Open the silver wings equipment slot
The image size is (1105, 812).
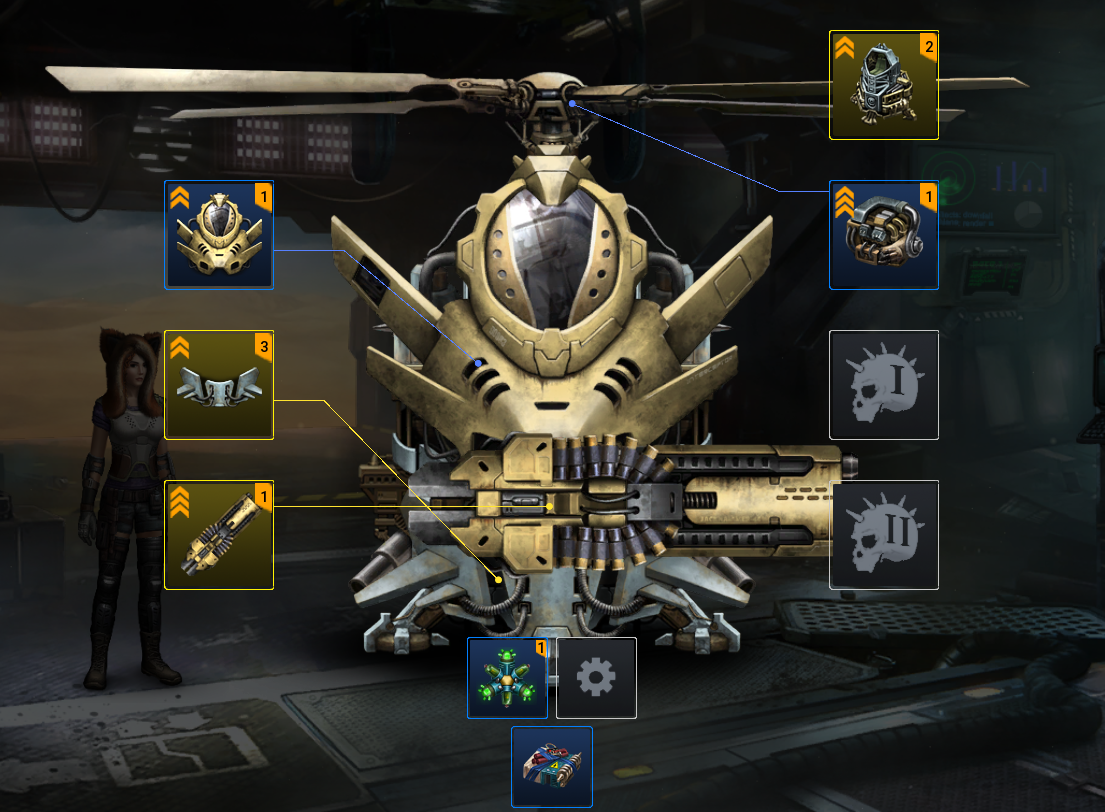point(219,385)
